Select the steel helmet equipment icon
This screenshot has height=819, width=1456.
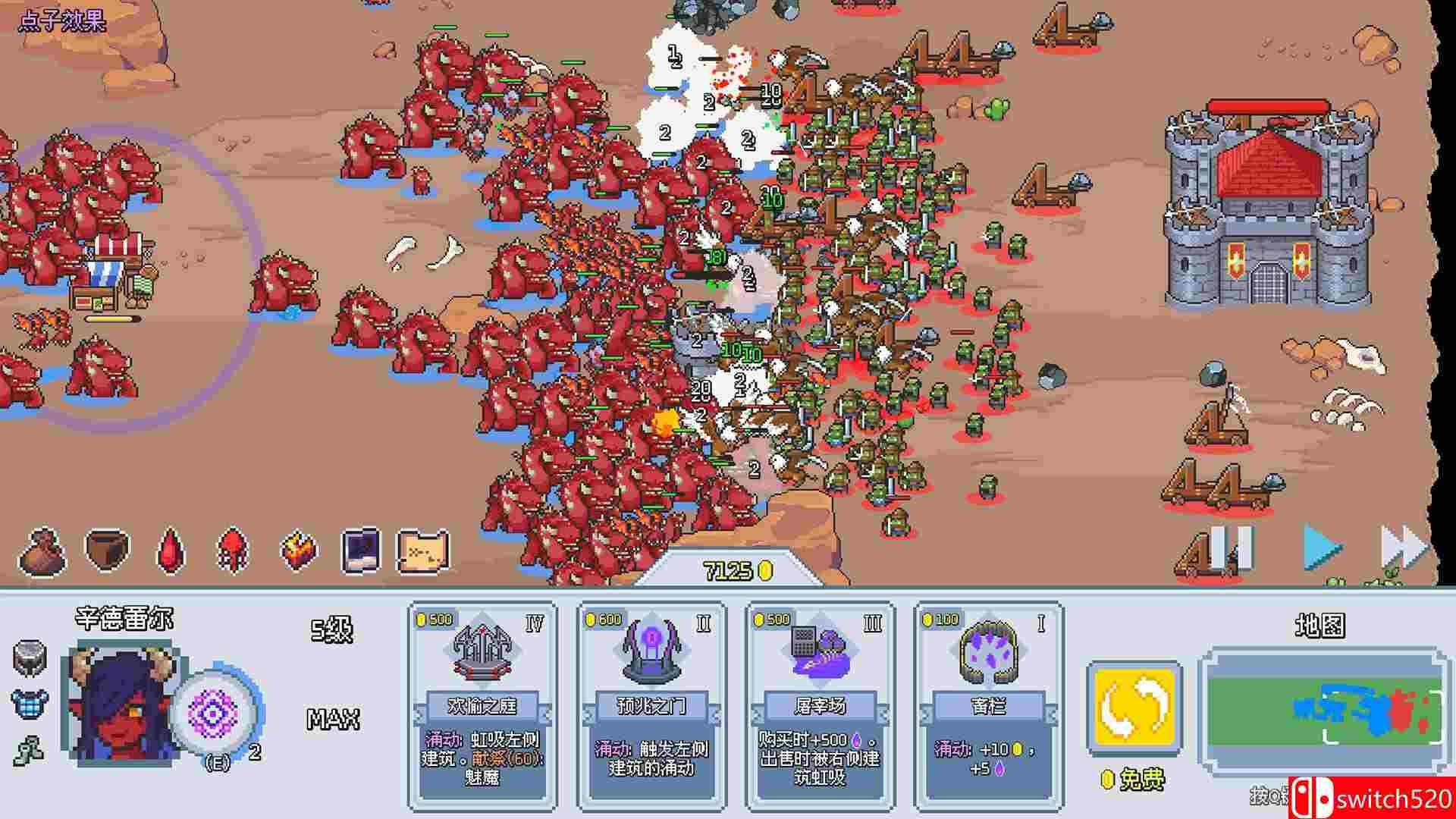[x=30, y=657]
